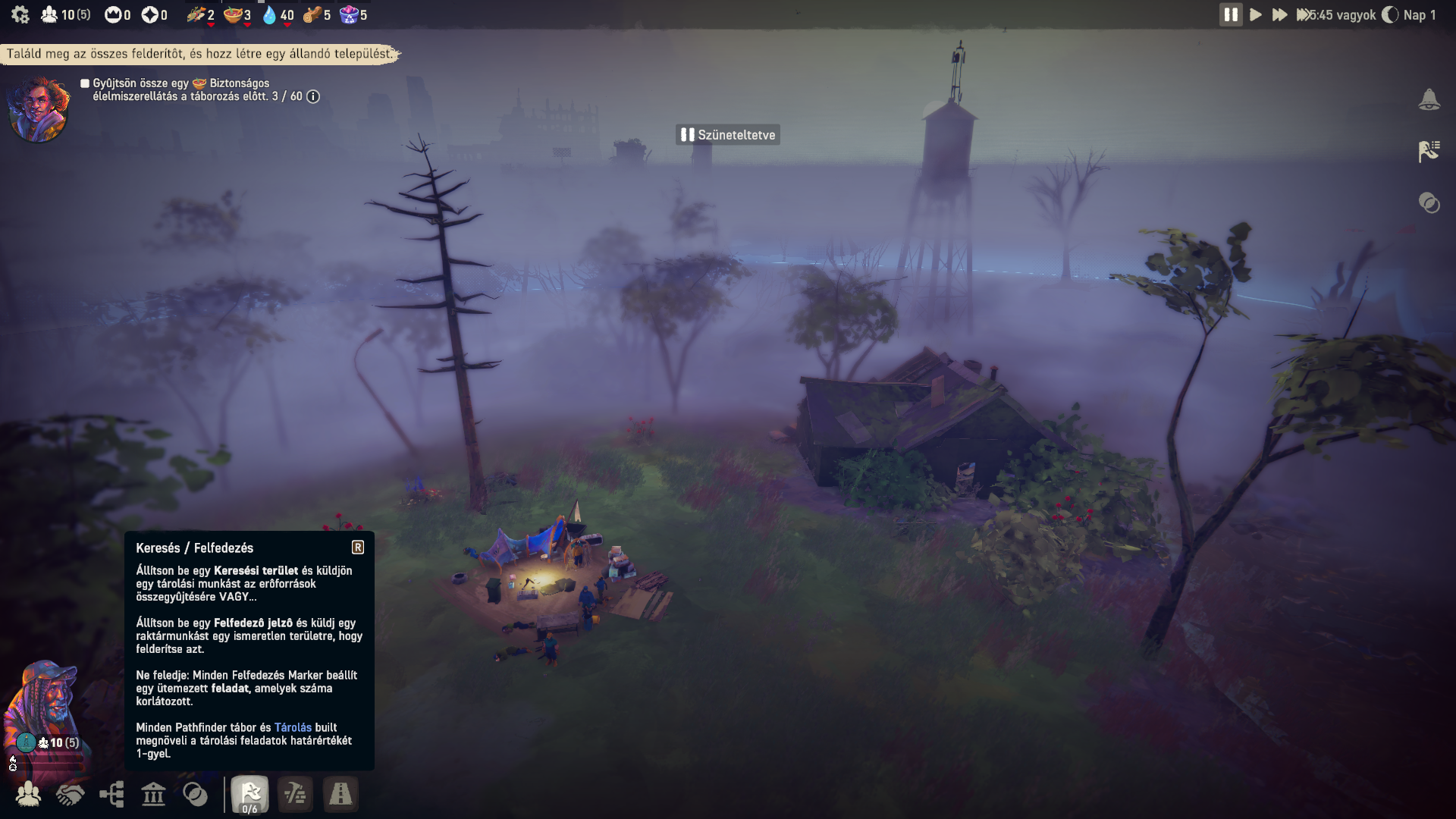Image resolution: width=1456 pixels, height=819 pixels.
Task: Open the handshake panel
Action: [70, 794]
